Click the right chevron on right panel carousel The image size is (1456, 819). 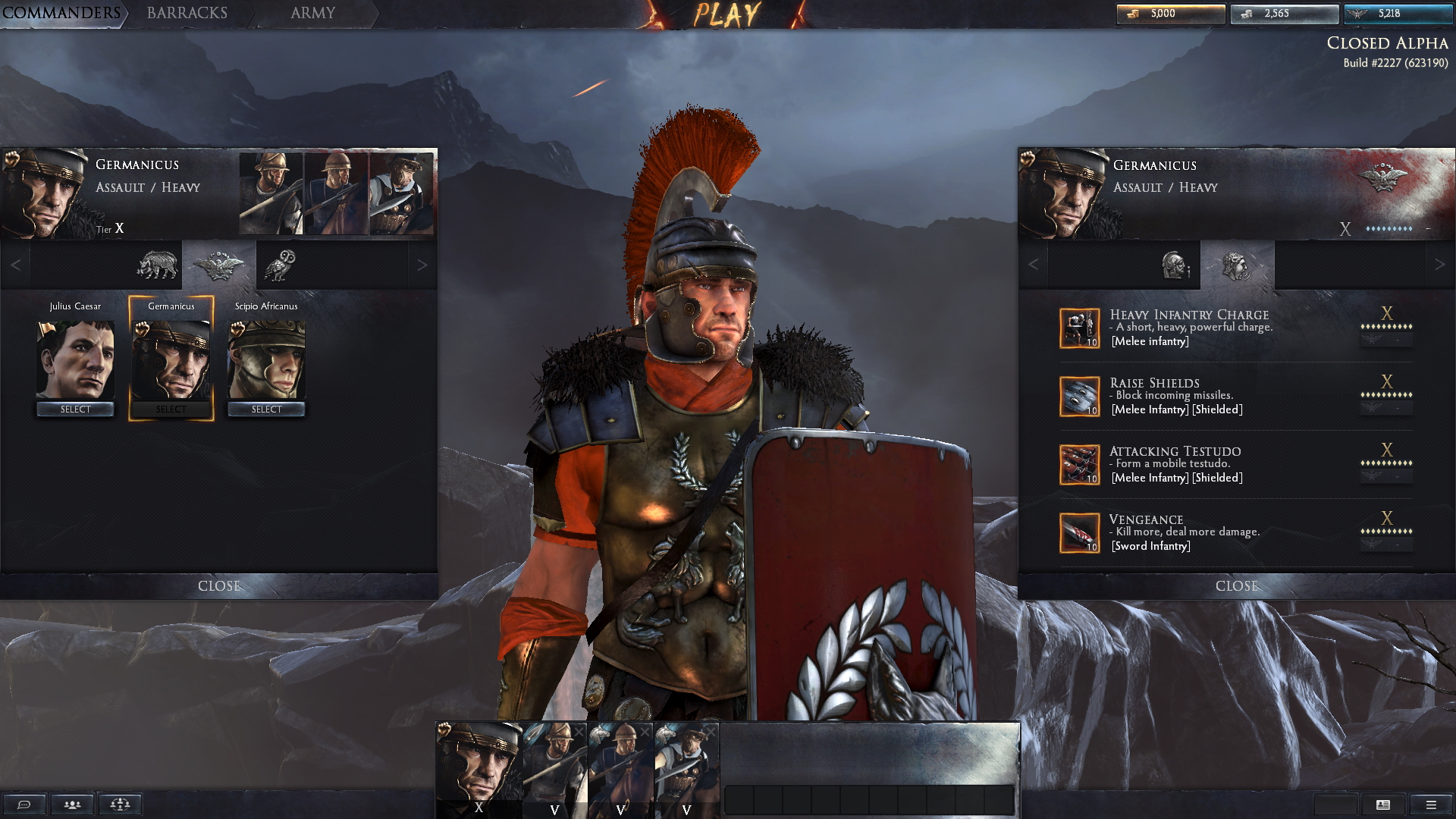tap(1441, 265)
